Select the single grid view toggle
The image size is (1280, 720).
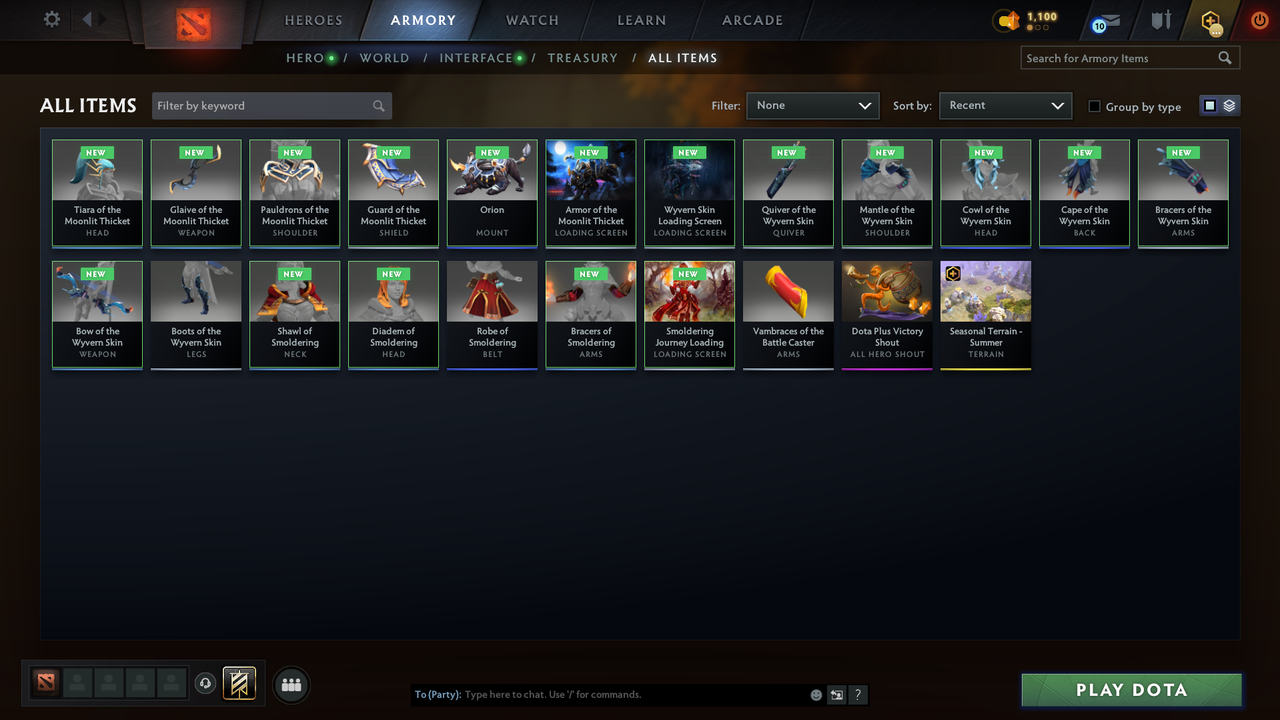tap(1211, 104)
